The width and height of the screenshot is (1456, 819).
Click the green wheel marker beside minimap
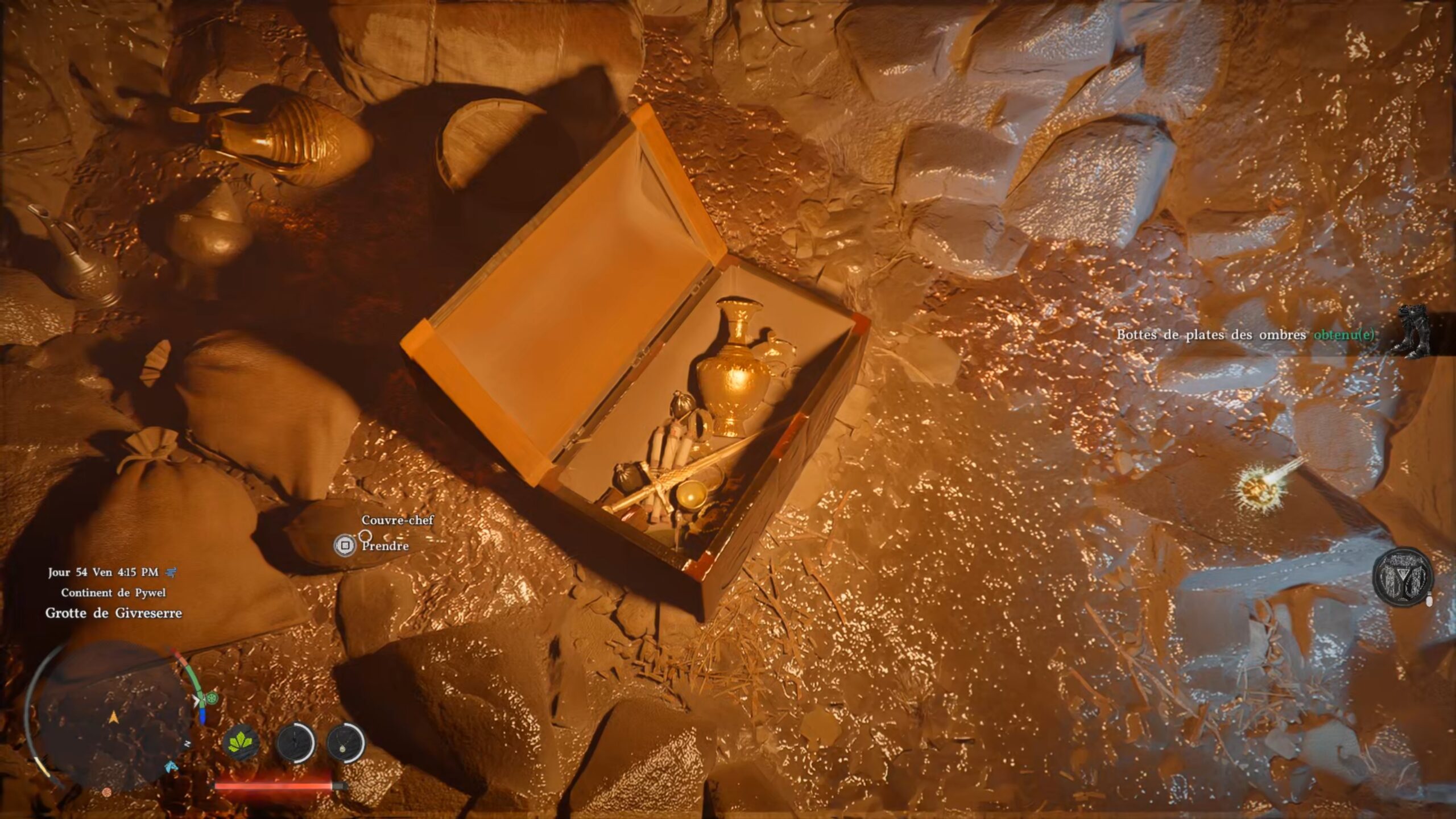212,698
